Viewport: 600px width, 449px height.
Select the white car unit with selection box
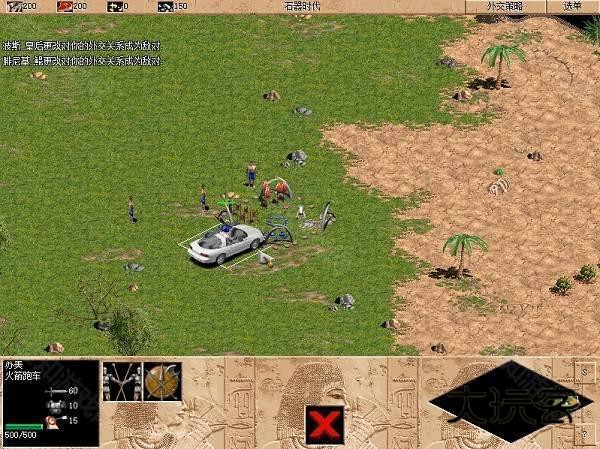click(x=225, y=242)
